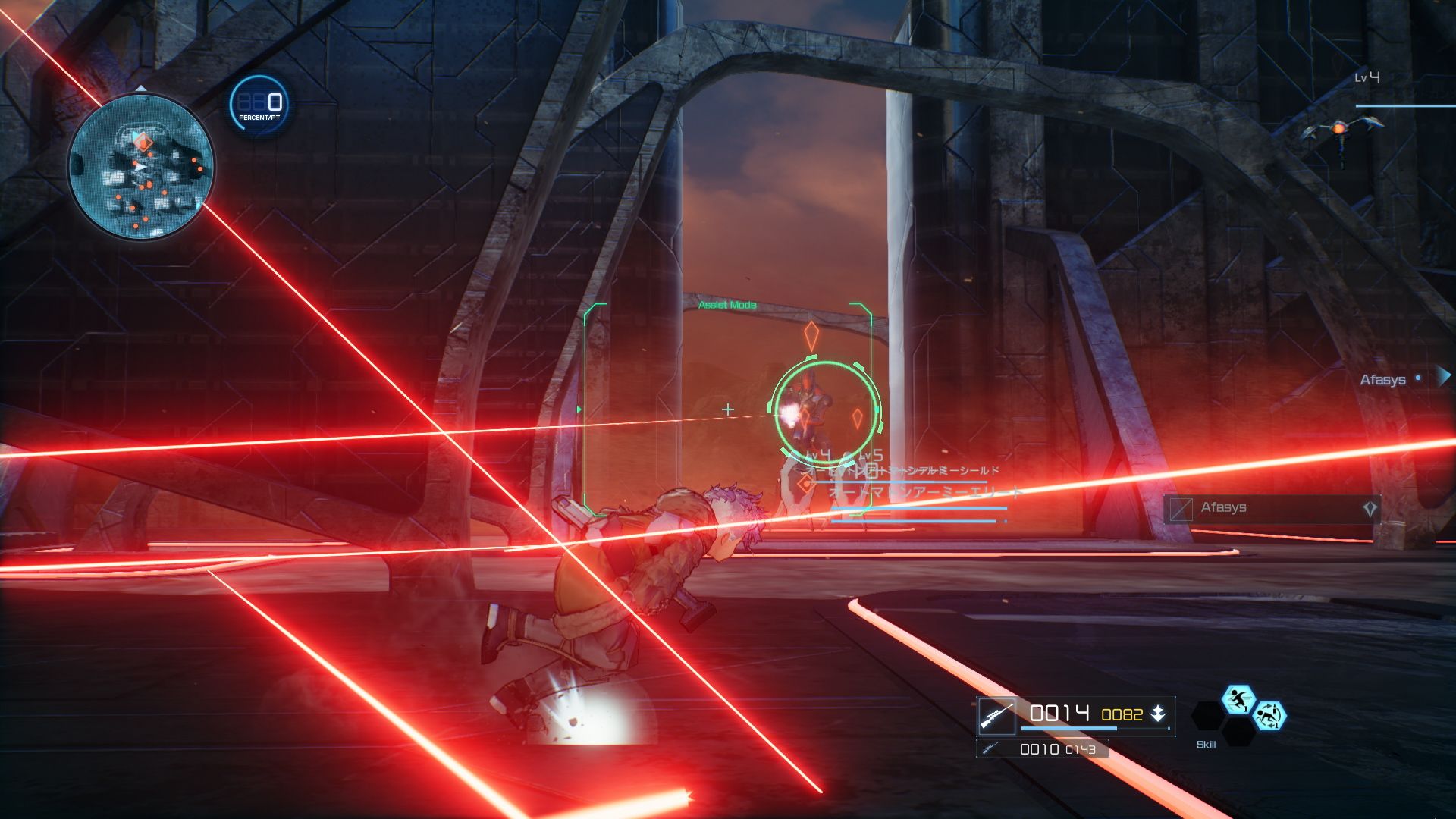1456x819 pixels.
Task: Use the crouching reload skill icon
Action: pos(1269,715)
